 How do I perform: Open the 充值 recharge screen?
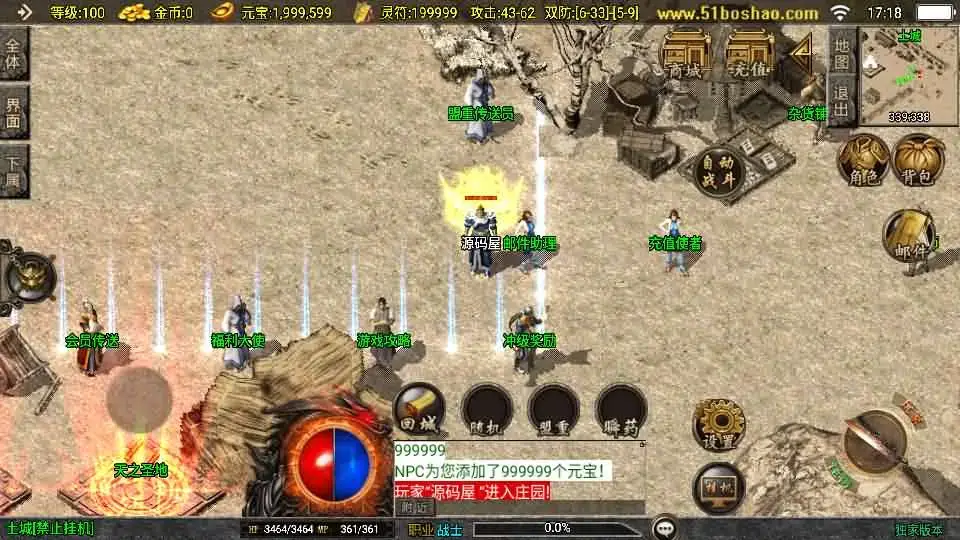tap(750, 53)
